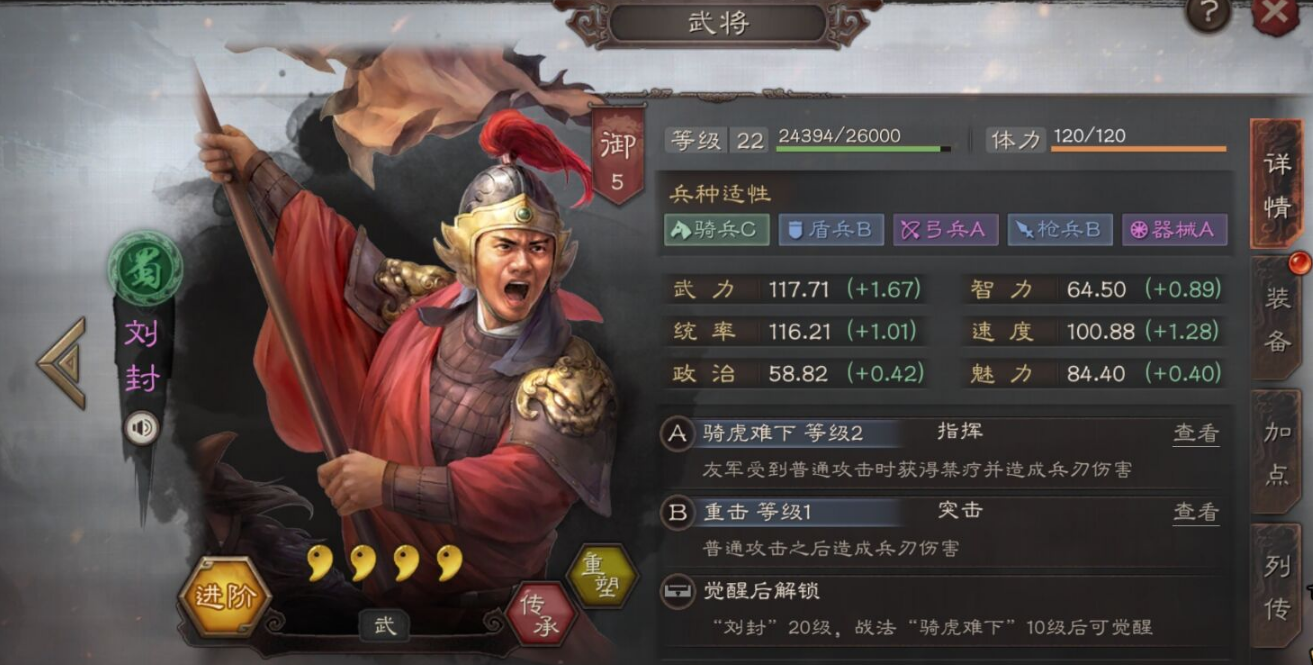Switch to the 加点 attribute points tab
1313x665 pixels.
pyautogui.click(x=1277, y=453)
